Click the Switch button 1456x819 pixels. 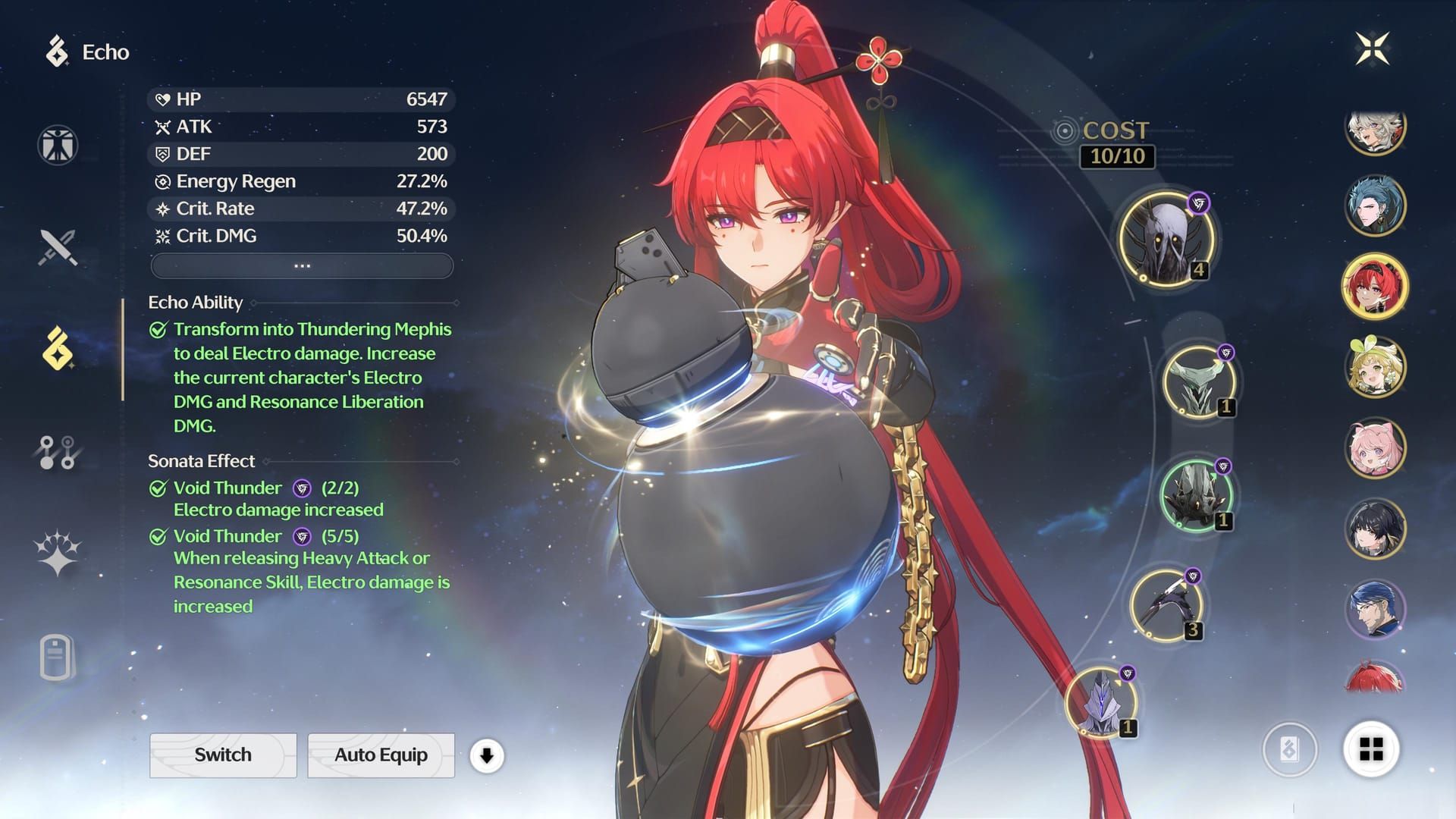click(223, 755)
